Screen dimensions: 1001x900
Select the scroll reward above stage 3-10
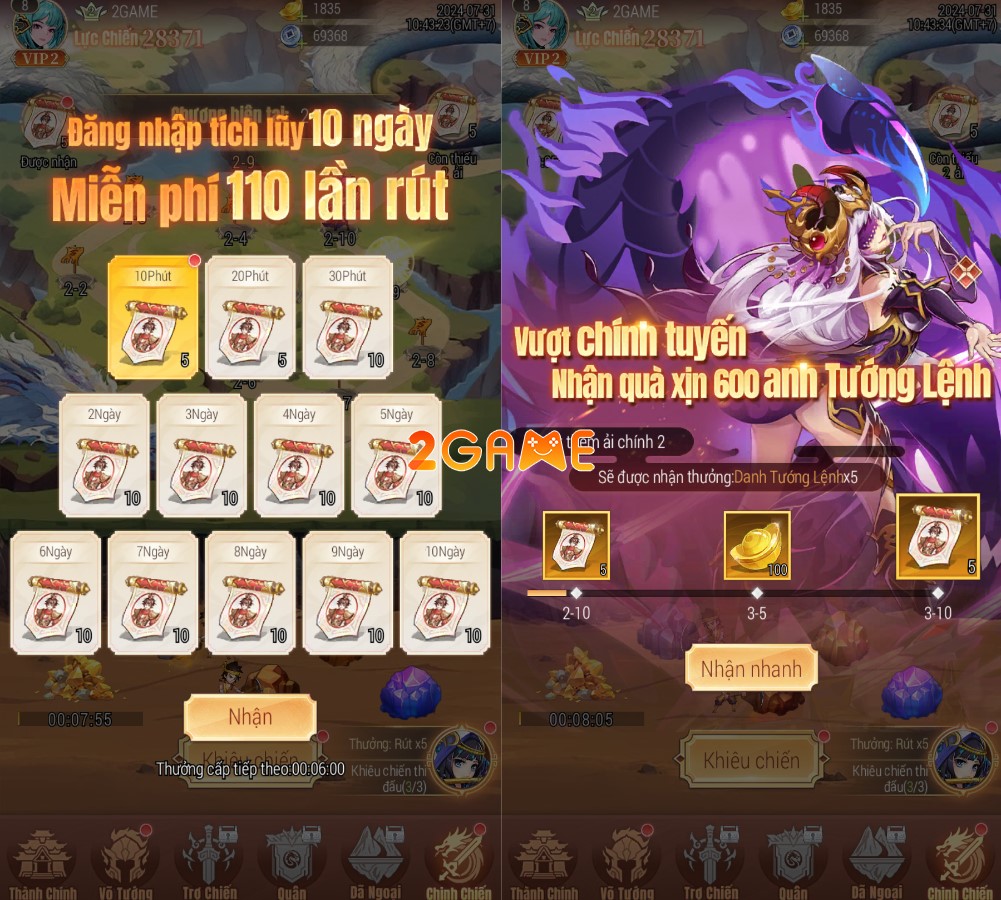pos(938,537)
